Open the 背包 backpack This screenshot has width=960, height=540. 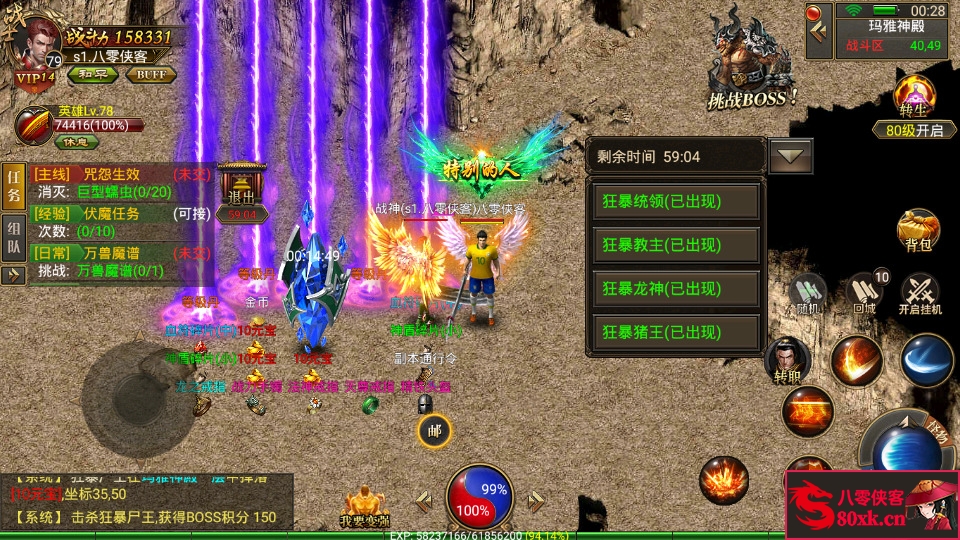pyautogui.click(x=918, y=231)
